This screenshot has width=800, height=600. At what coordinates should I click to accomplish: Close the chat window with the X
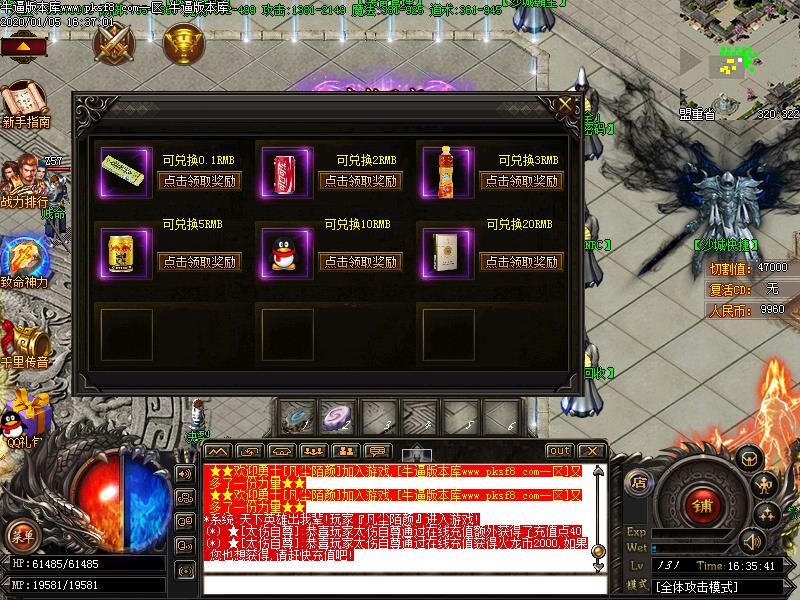pyautogui.click(x=591, y=451)
